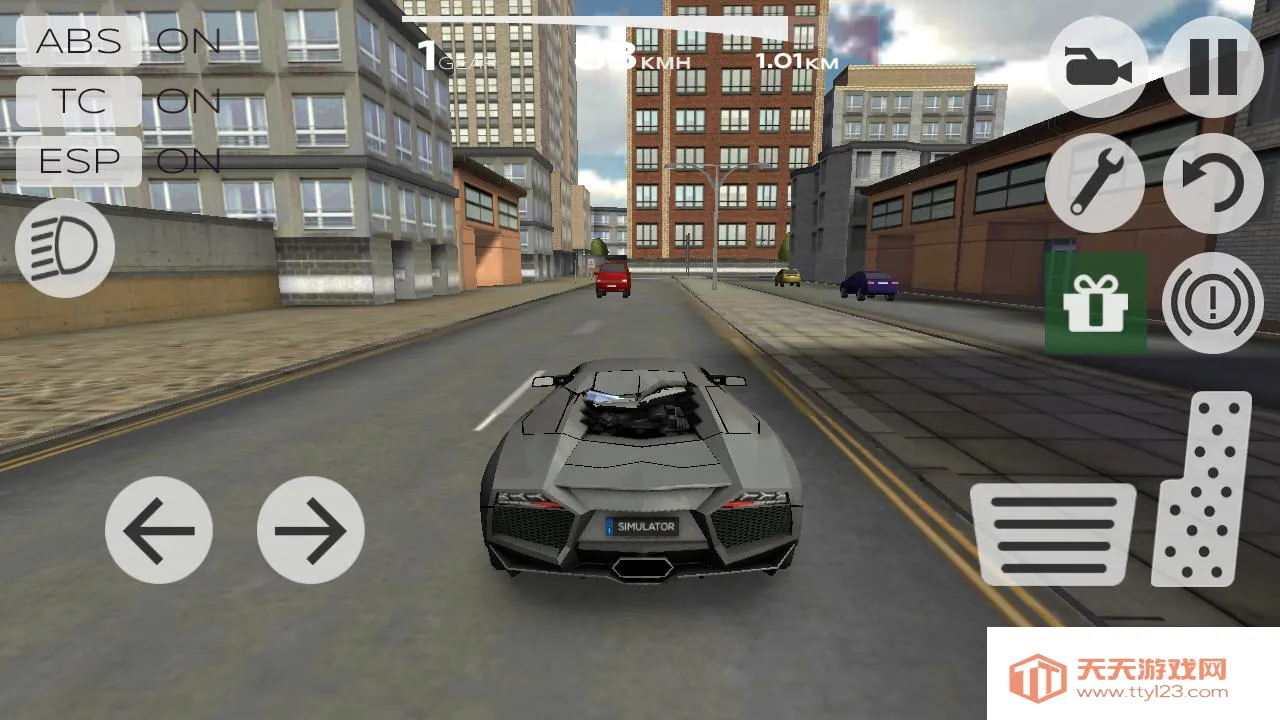Tap the speed progress bar at top
This screenshot has width=1280, height=720.
(x=596, y=17)
